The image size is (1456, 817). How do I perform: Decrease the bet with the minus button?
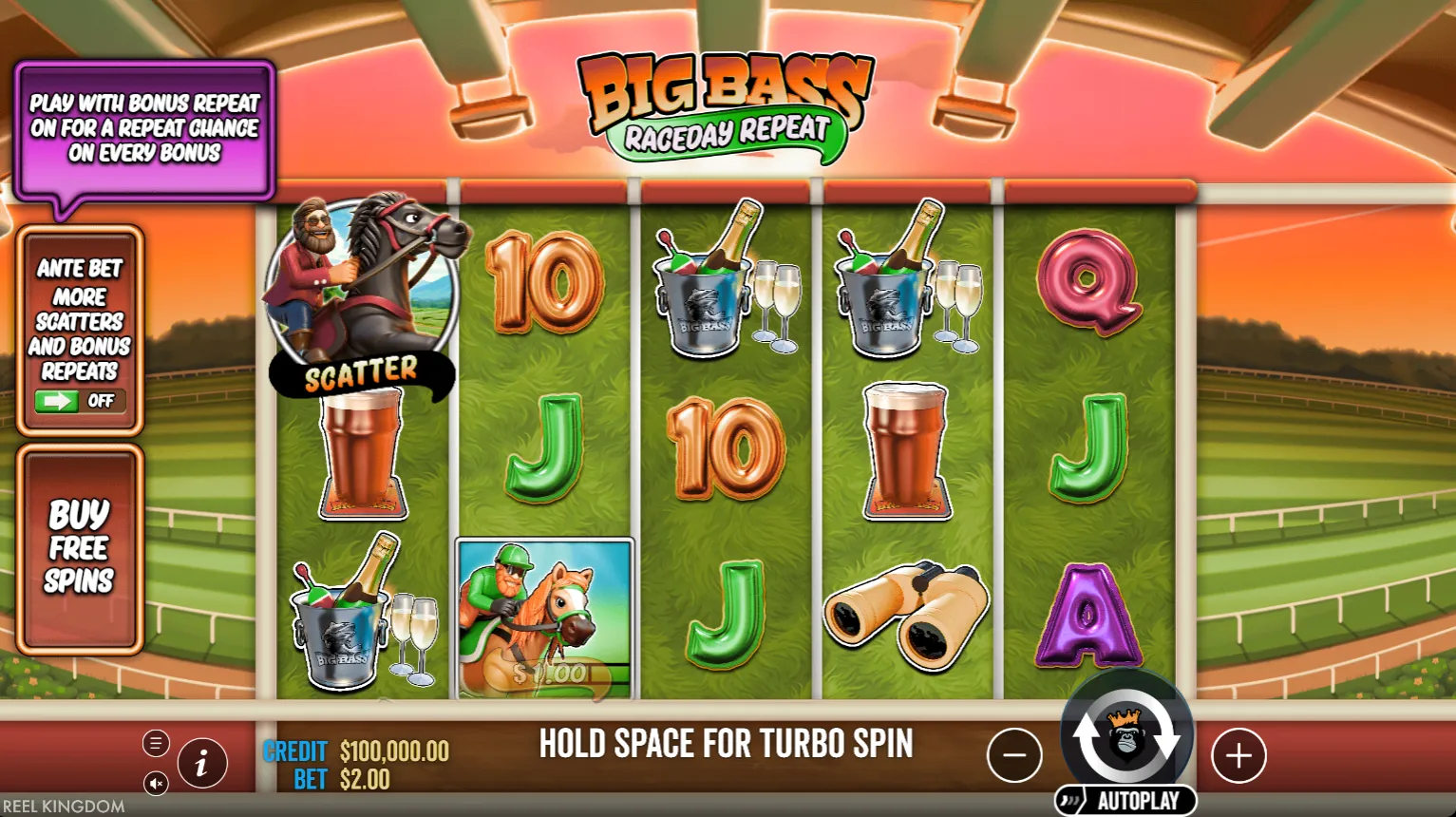(x=1014, y=756)
